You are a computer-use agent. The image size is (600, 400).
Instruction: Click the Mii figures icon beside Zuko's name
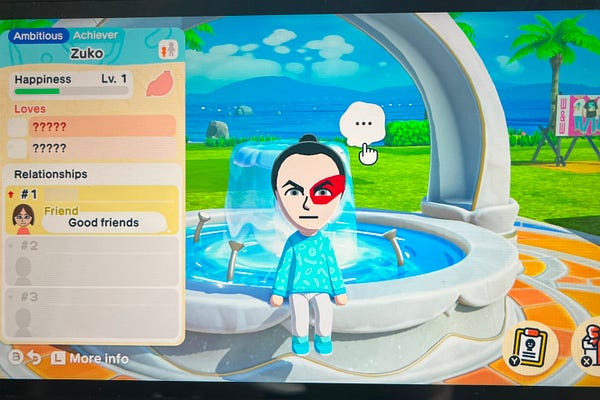pos(167,48)
